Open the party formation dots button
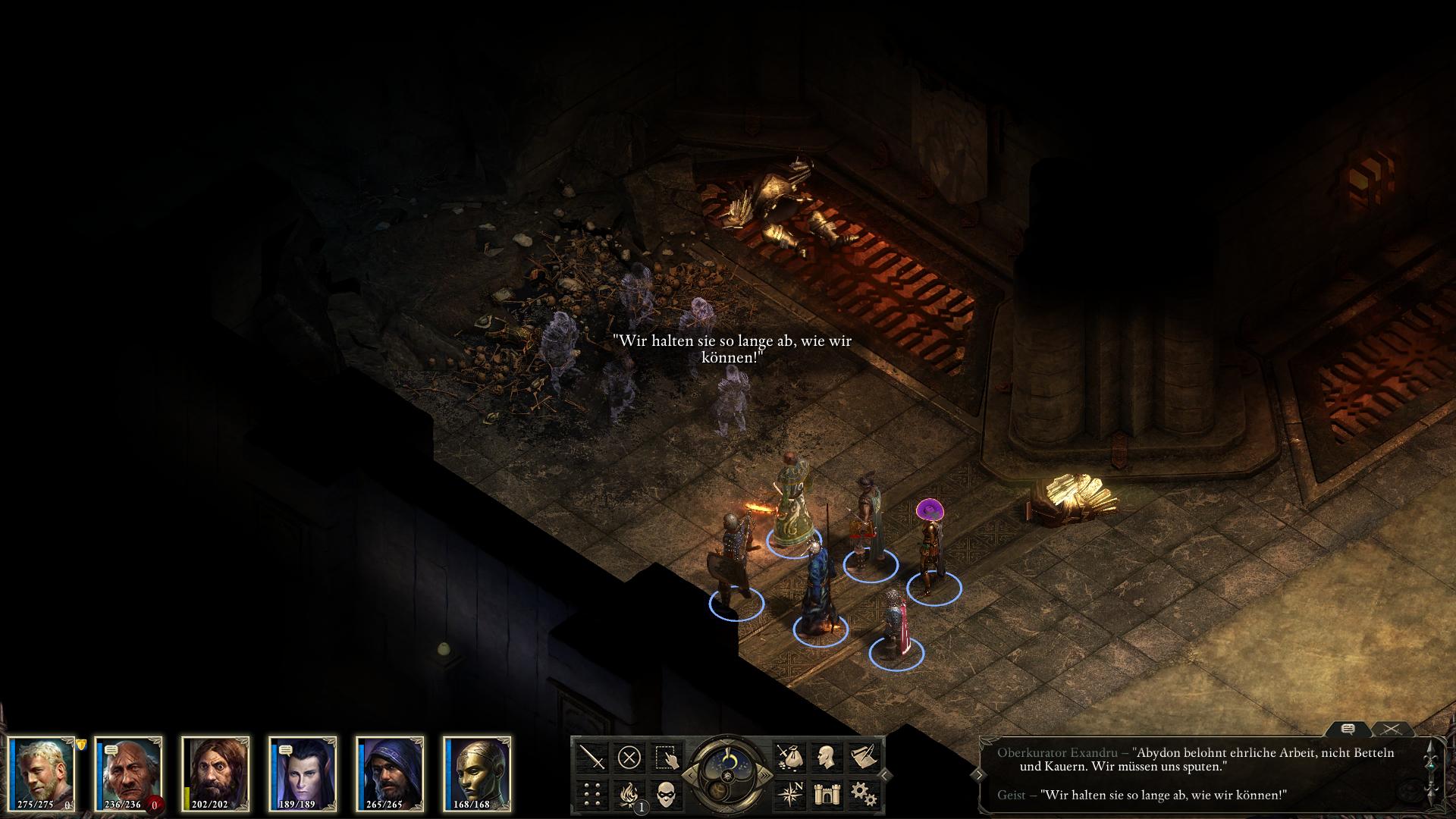The width and height of the screenshot is (1456, 819). [592, 794]
